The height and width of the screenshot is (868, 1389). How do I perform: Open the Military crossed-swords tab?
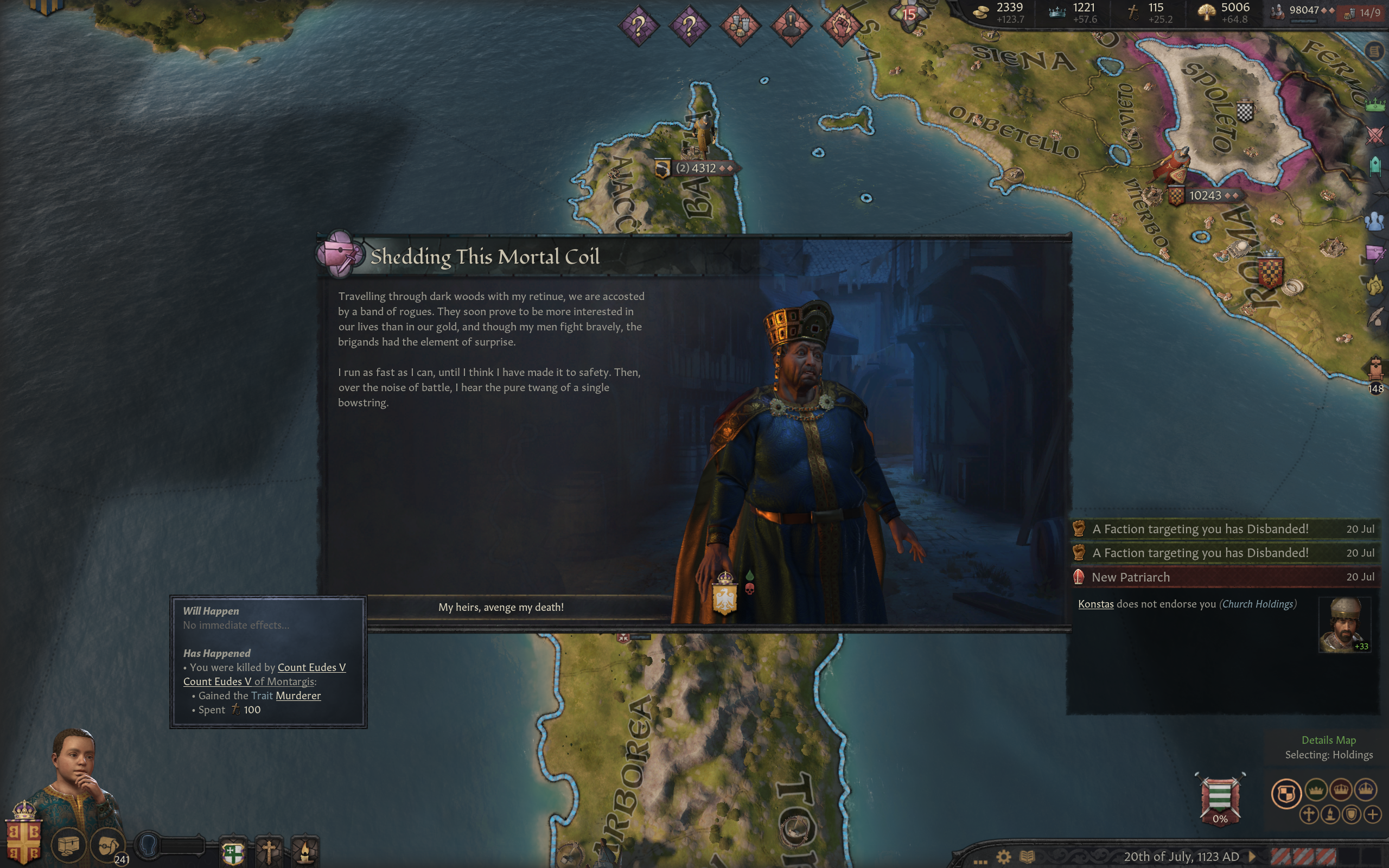[1375, 136]
